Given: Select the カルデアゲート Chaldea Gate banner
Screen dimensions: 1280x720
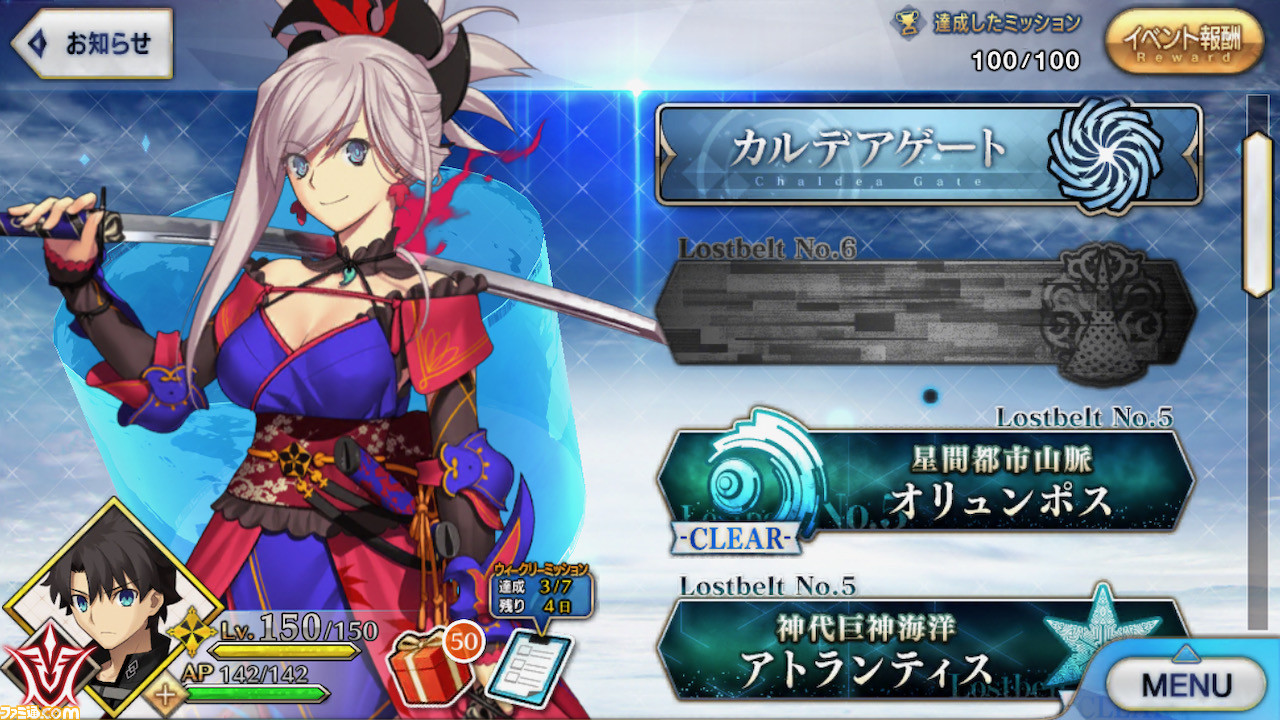Looking at the screenshot, I should (x=928, y=153).
